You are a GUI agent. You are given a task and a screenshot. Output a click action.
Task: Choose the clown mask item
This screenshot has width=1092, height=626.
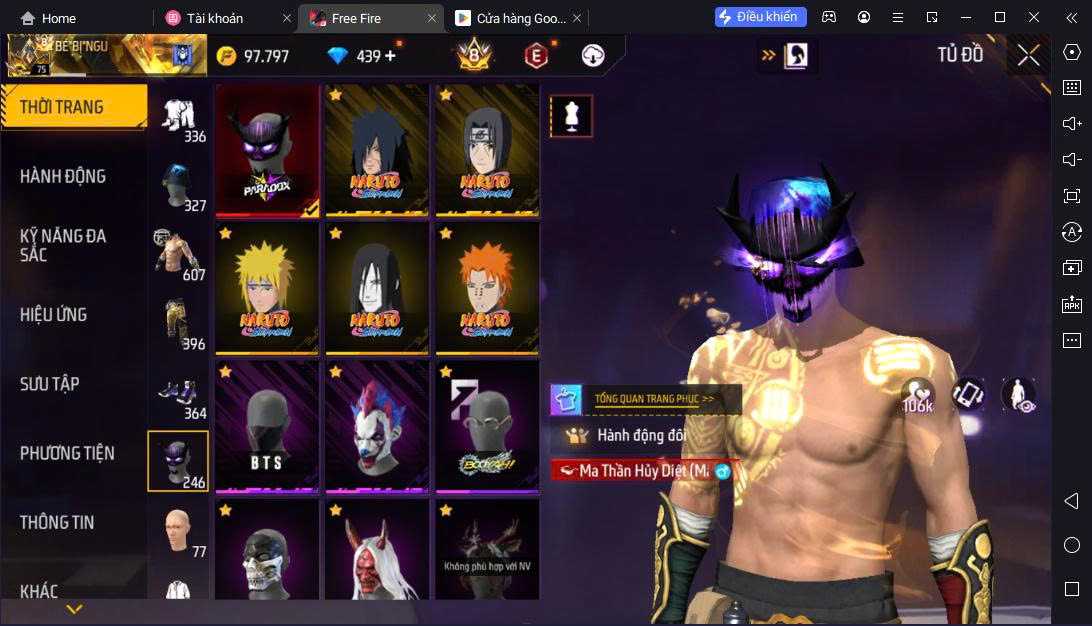[377, 426]
